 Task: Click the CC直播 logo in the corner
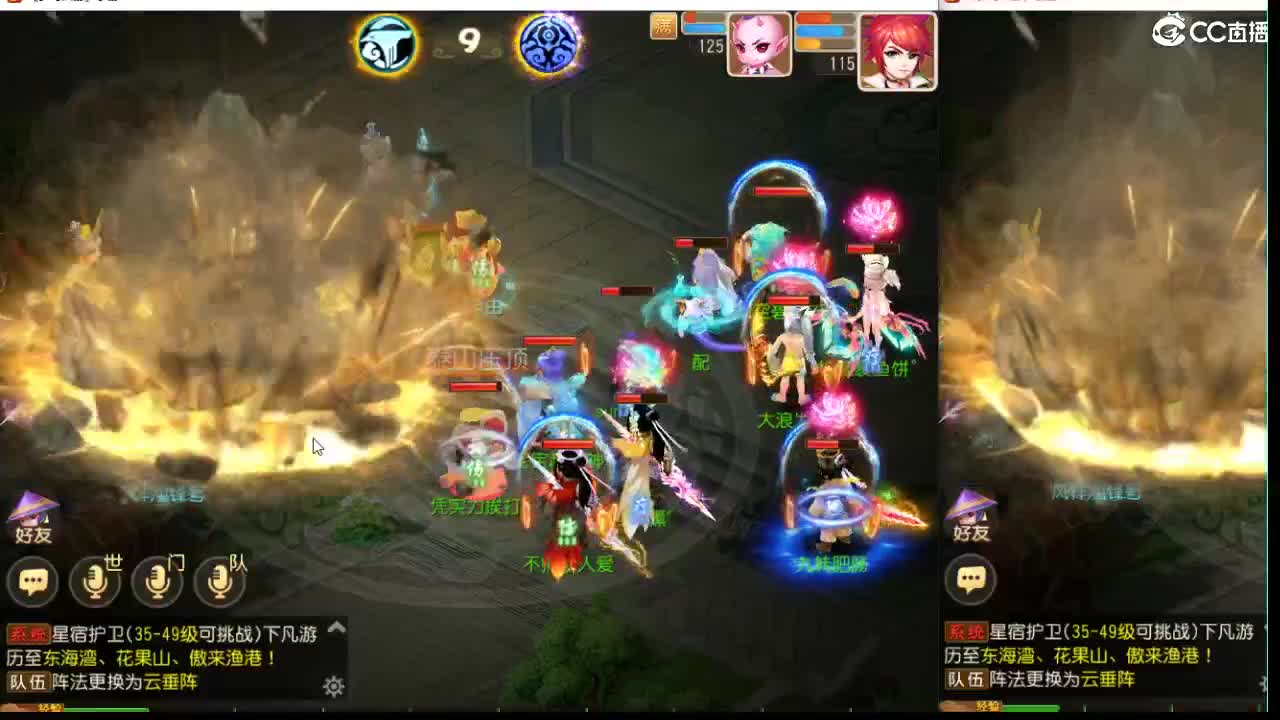1205,30
